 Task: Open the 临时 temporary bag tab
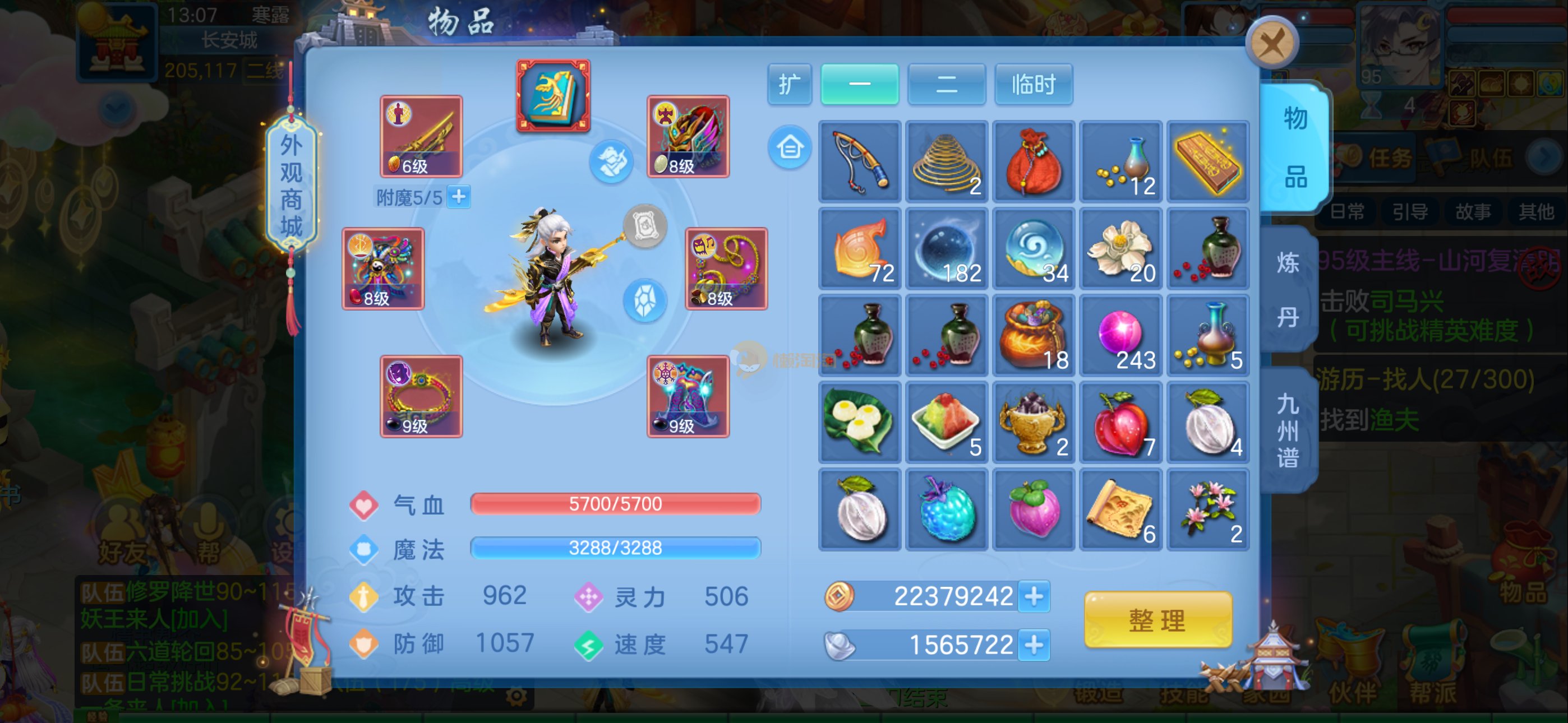(x=1033, y=84)
